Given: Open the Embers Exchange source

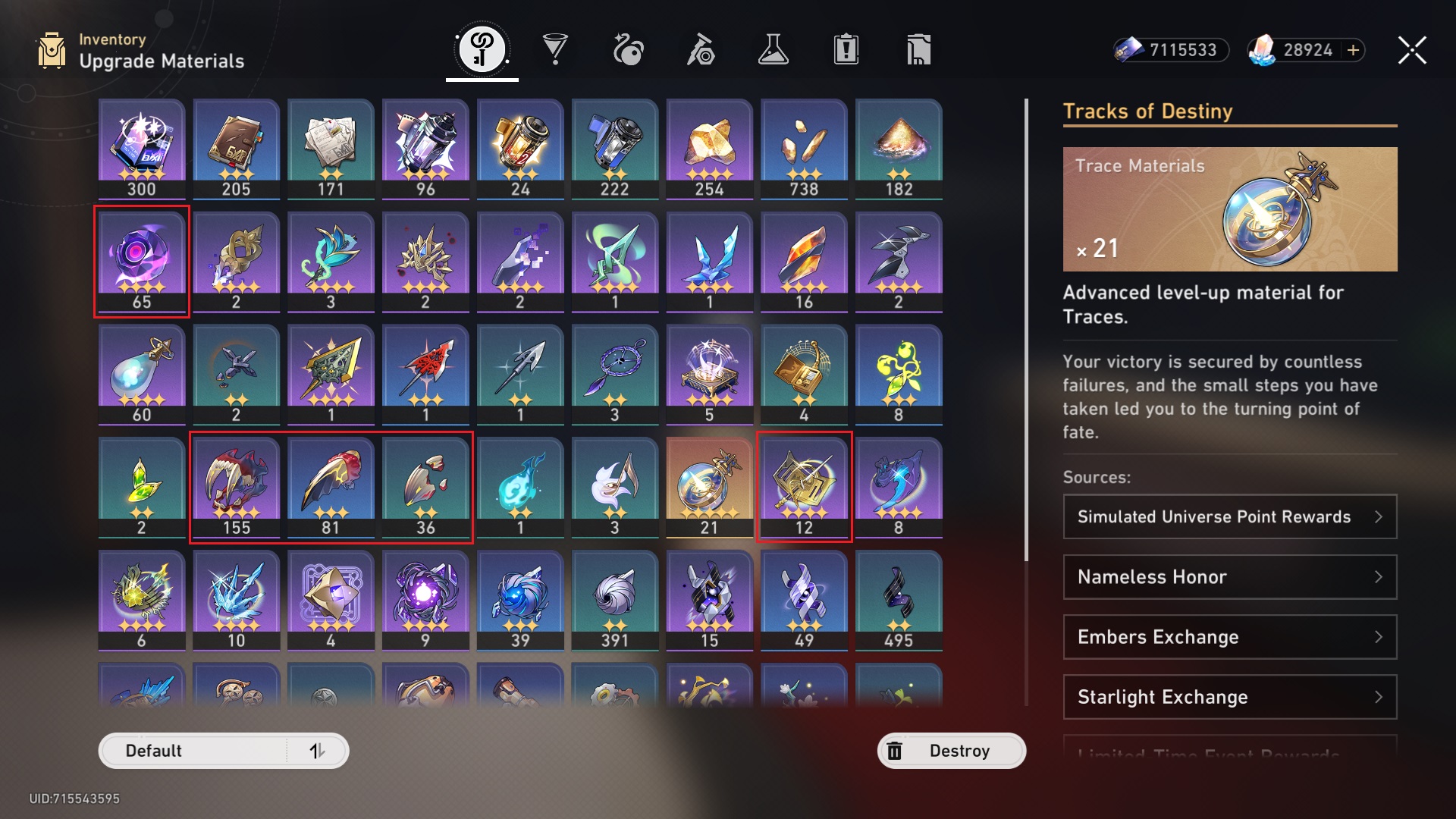Looking at the screenshot, I should pos(1229,637).
